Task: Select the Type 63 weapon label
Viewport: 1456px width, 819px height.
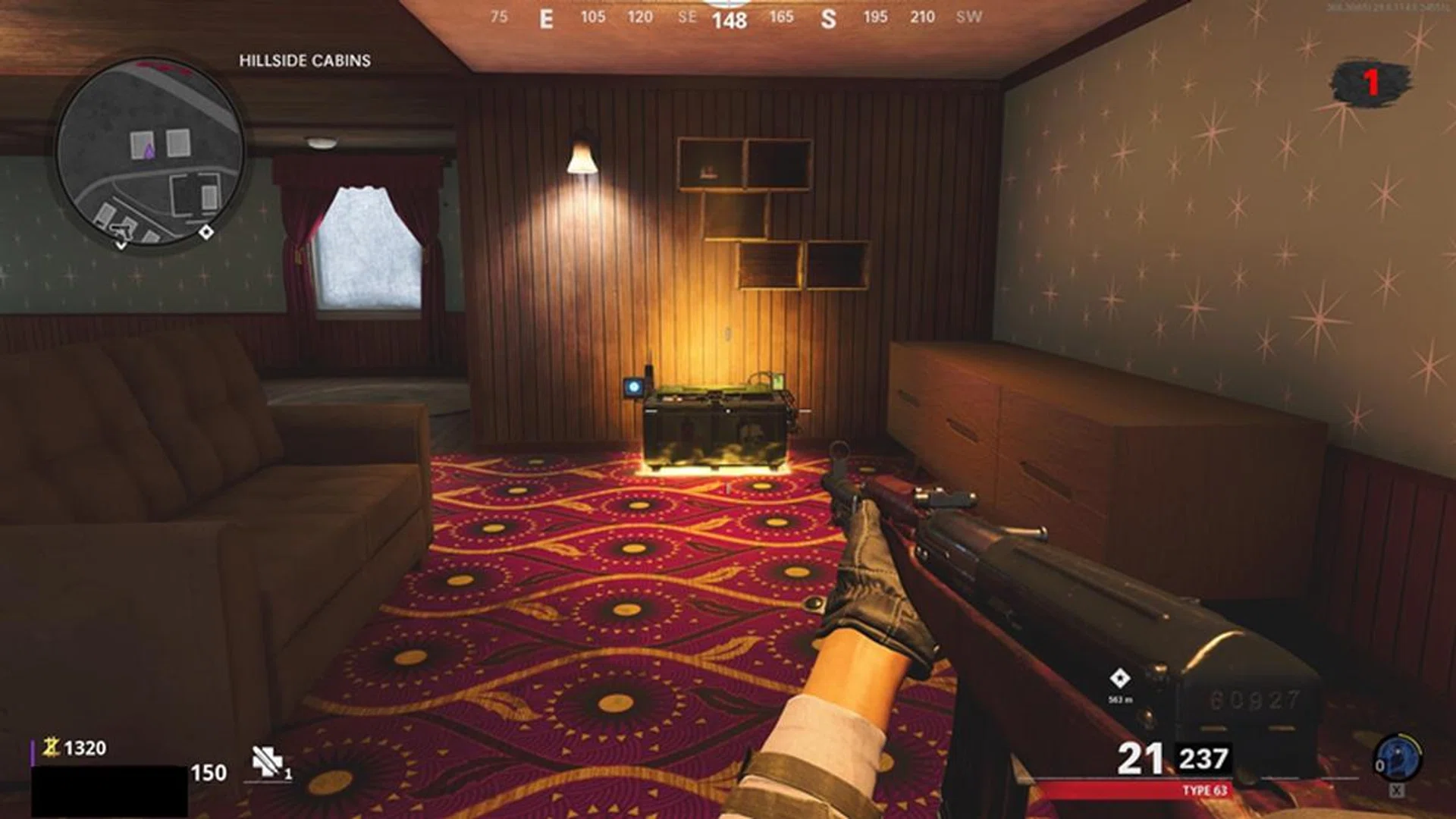Action: coord(1204,790)
